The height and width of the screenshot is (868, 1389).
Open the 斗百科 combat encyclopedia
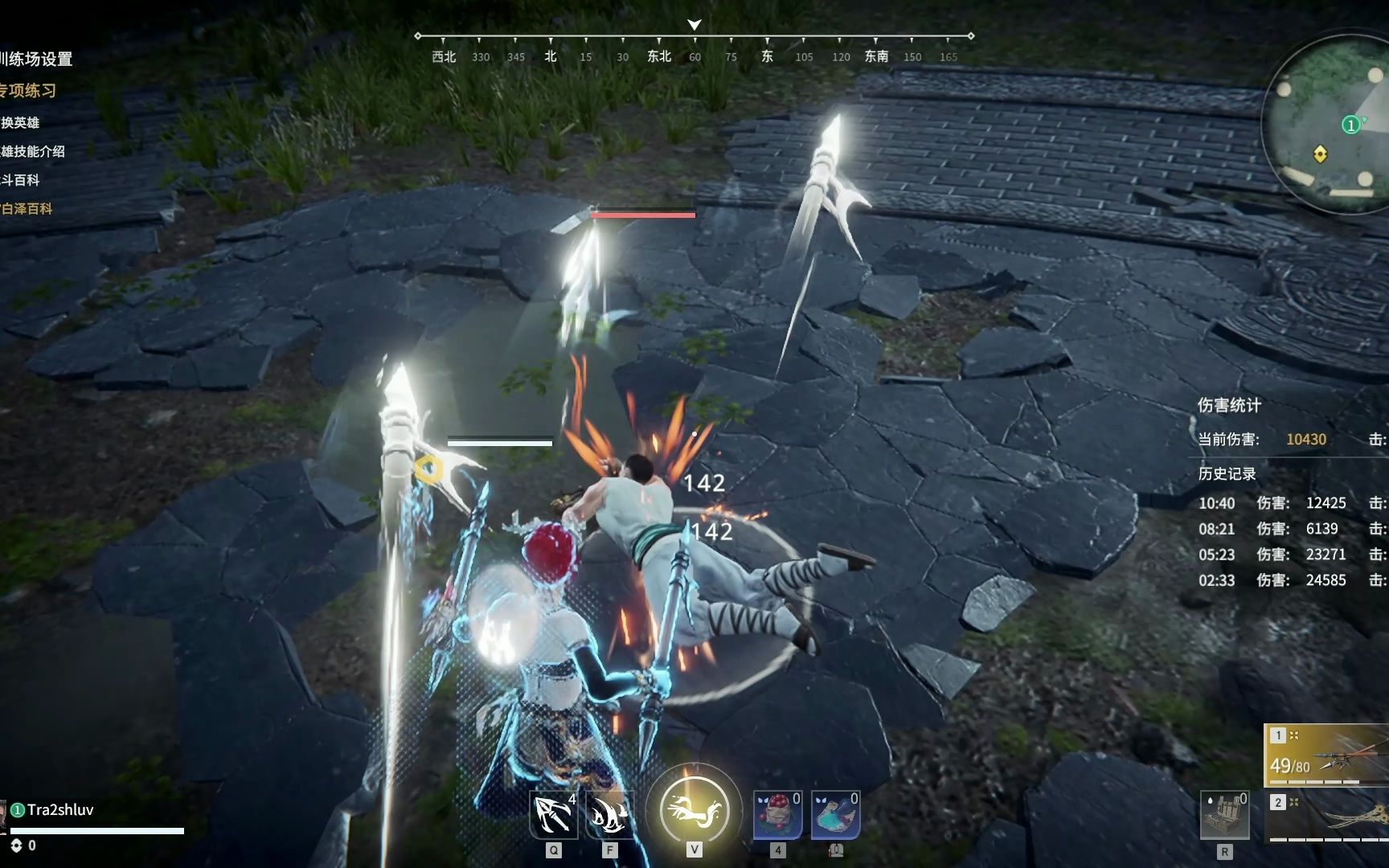(x=21, y=180)
